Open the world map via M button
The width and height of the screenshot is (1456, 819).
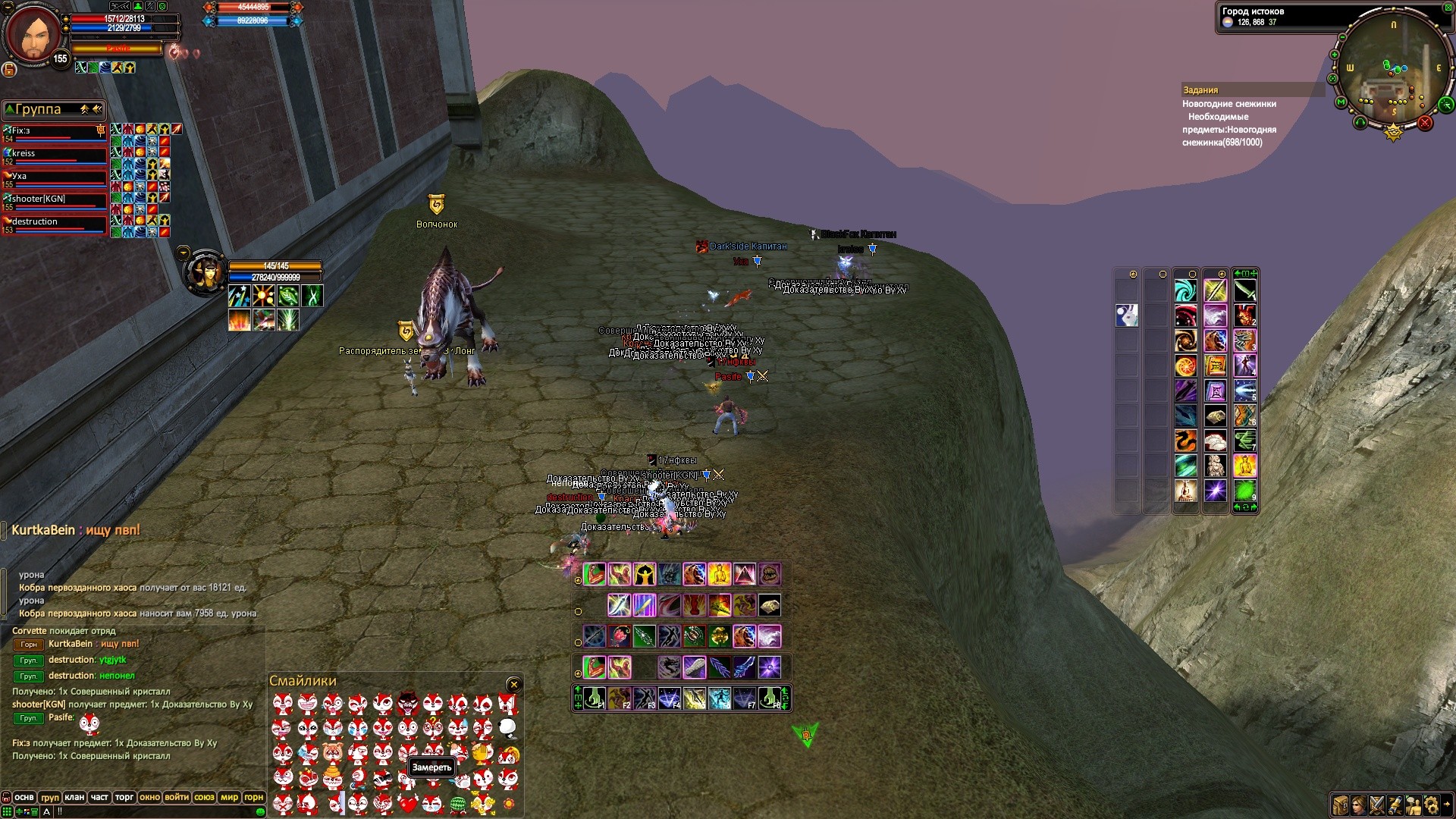point(1341,102)
